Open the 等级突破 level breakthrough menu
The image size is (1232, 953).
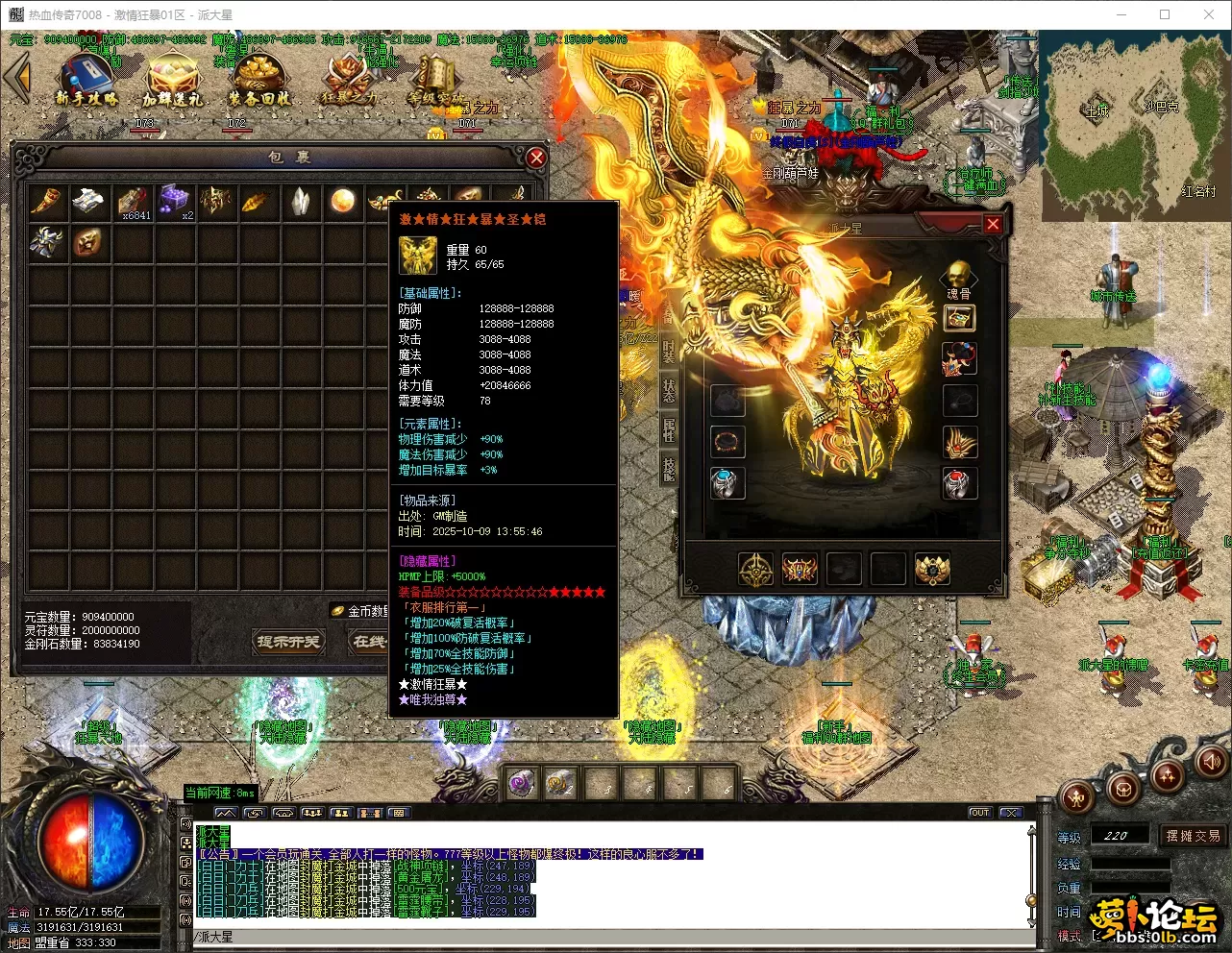(x=435, y=80)
